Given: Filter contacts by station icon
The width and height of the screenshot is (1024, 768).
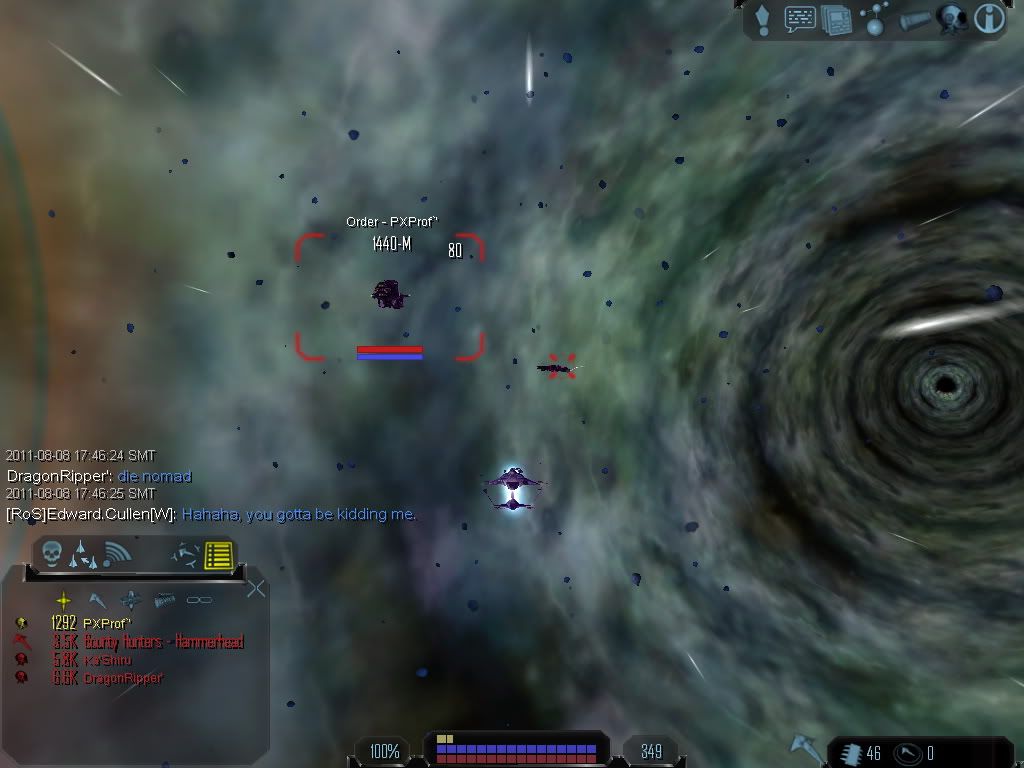Looking at the screenshot, I should (x=131, y=600).
